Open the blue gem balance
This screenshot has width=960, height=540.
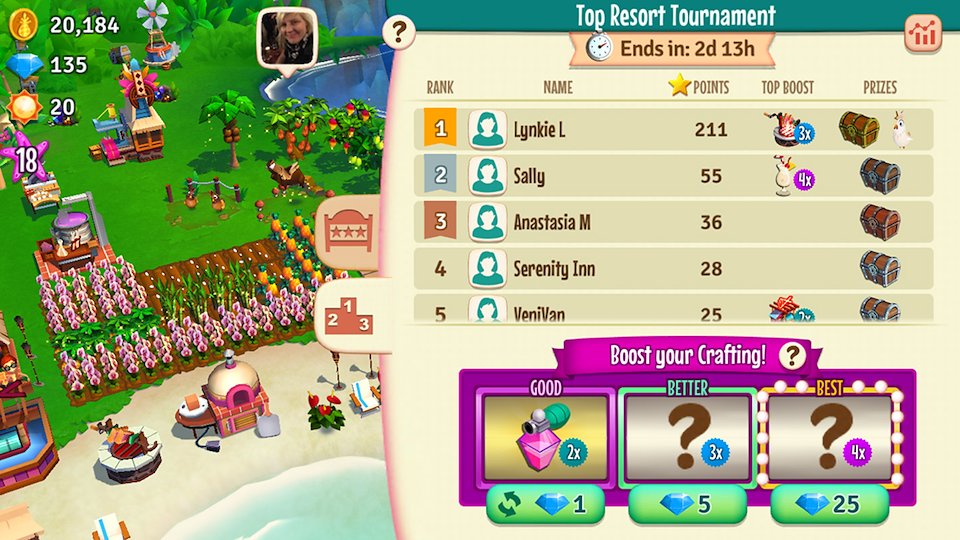coord(50,65)
